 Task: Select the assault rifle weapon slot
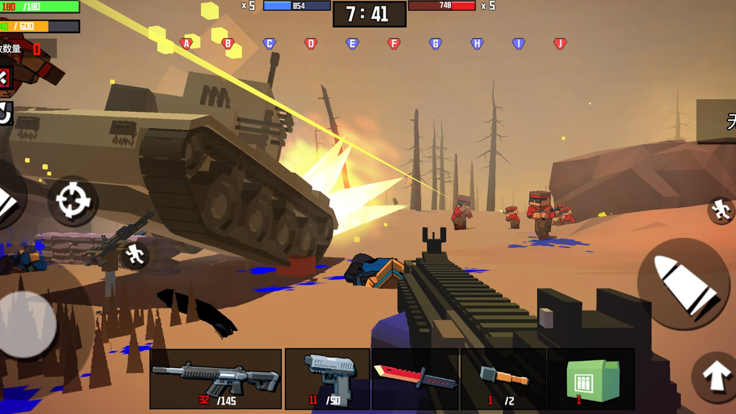[x=215, y=379]
